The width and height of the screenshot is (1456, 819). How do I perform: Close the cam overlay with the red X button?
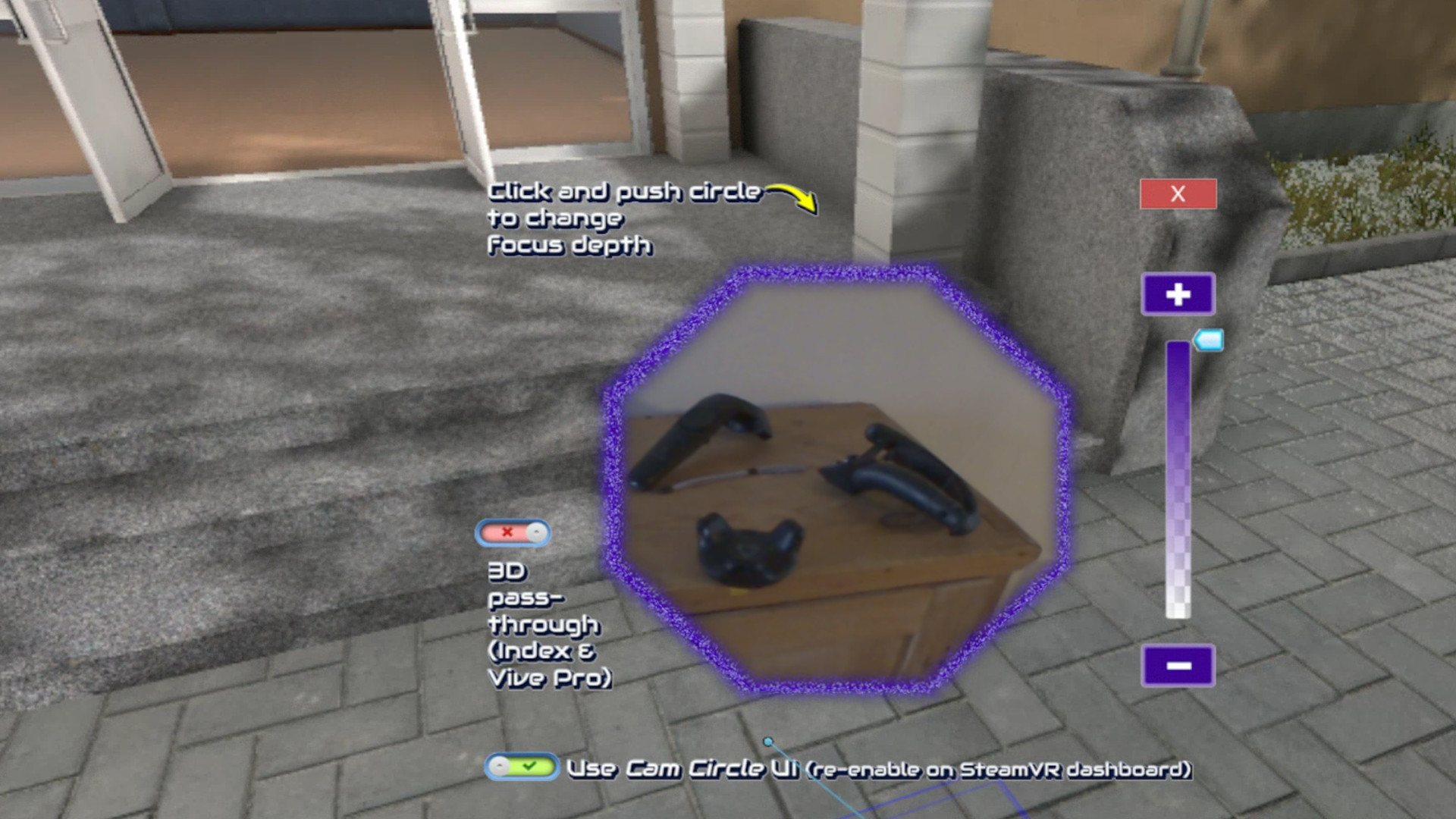point(1178,195)
